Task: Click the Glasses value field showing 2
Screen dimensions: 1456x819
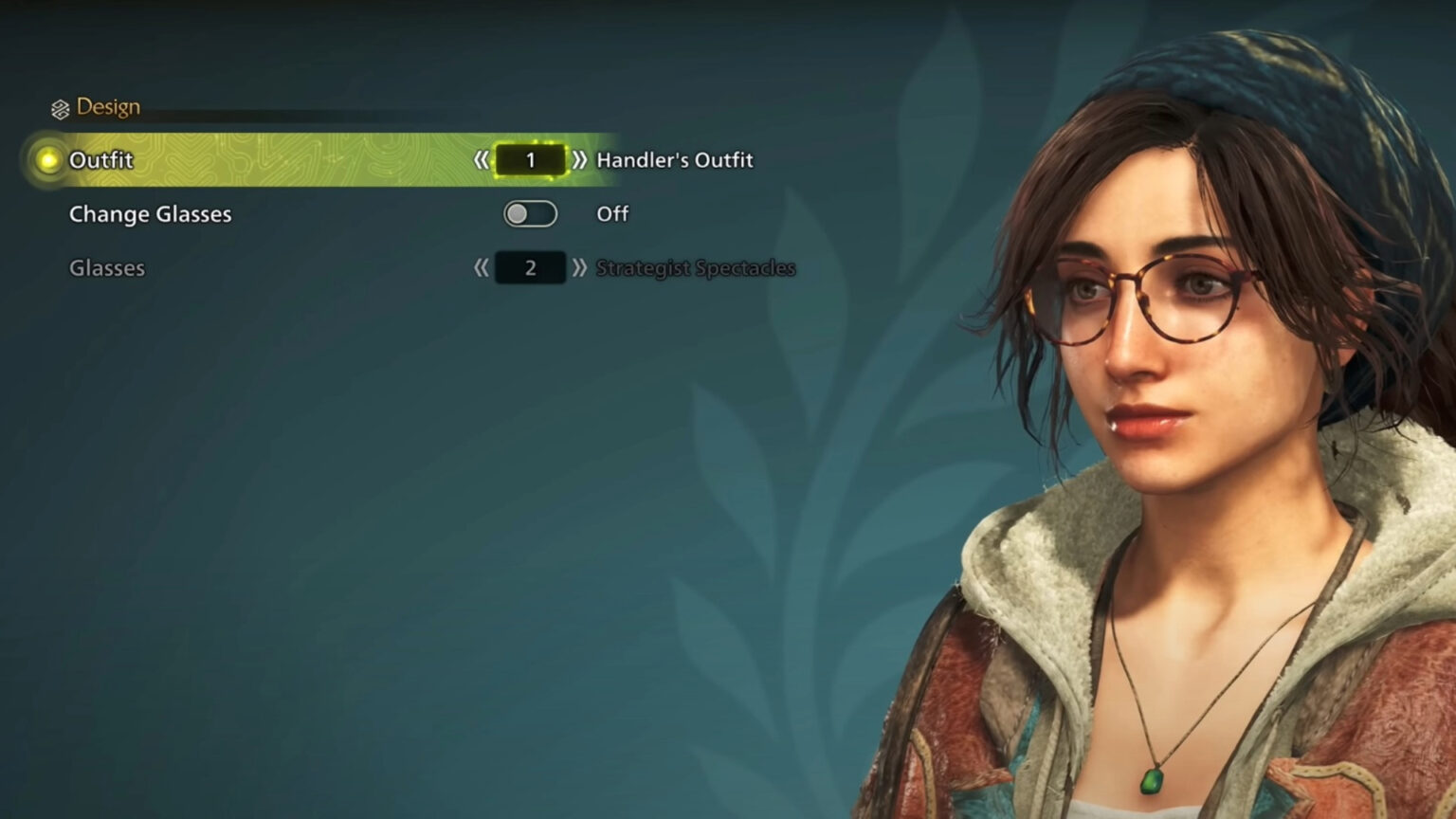Action: [x=530, y=267]
